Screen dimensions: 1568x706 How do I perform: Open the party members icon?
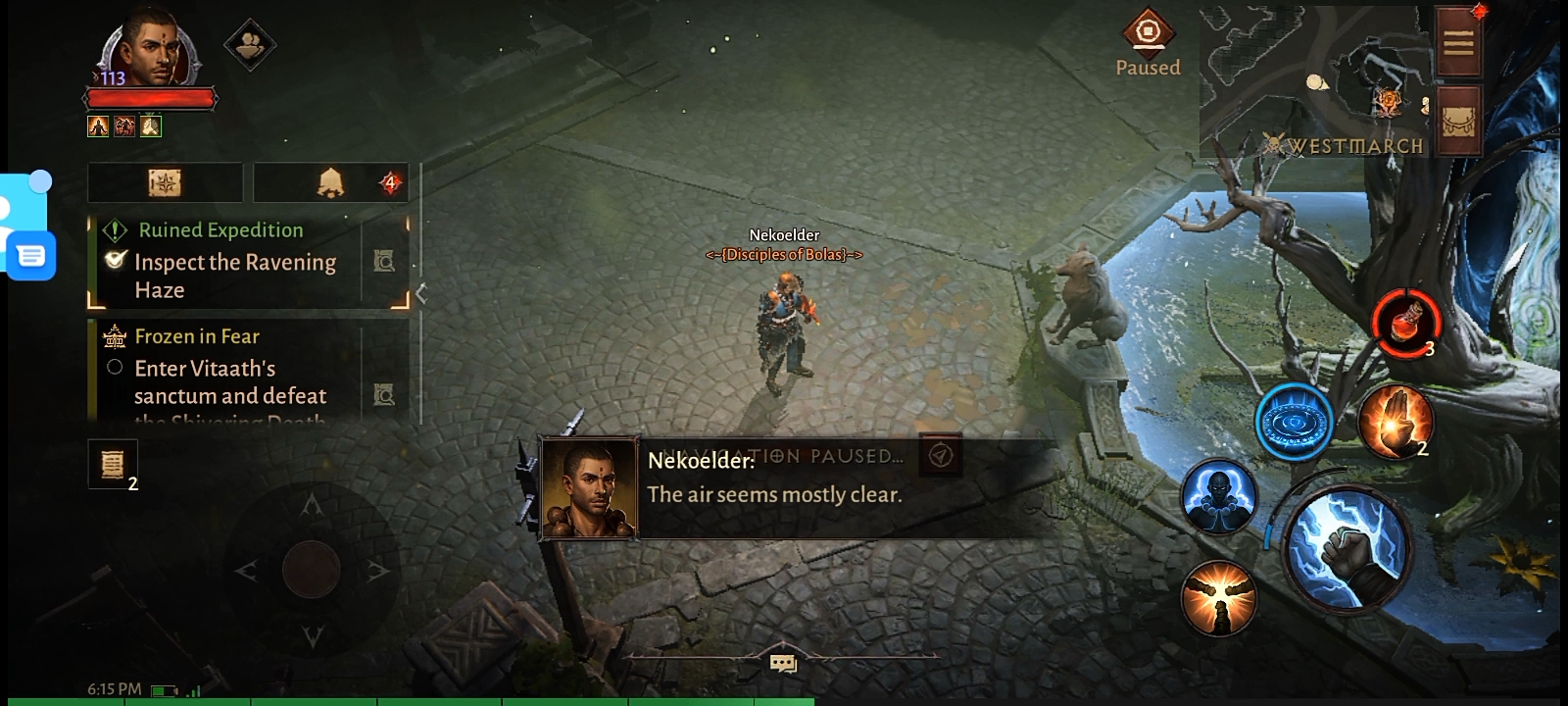pyautogui.click(x=249, y=44)
